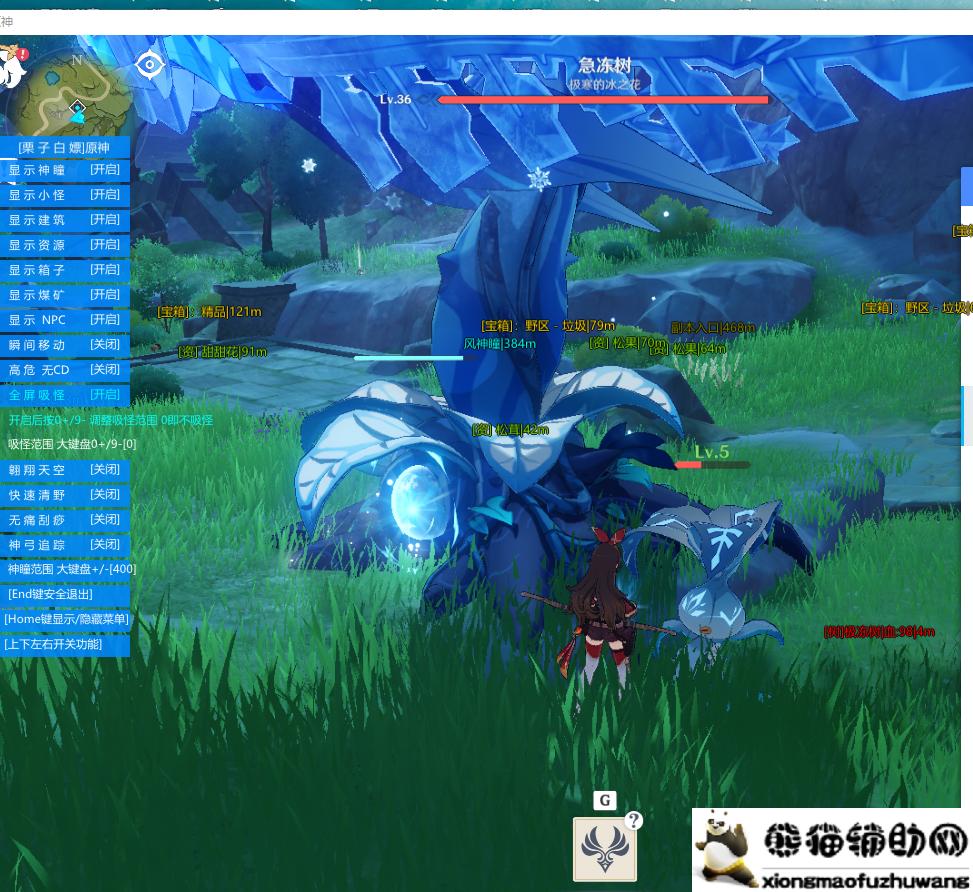
Task: Enable the 神弓追踪 option
Action: pos(65,545)
